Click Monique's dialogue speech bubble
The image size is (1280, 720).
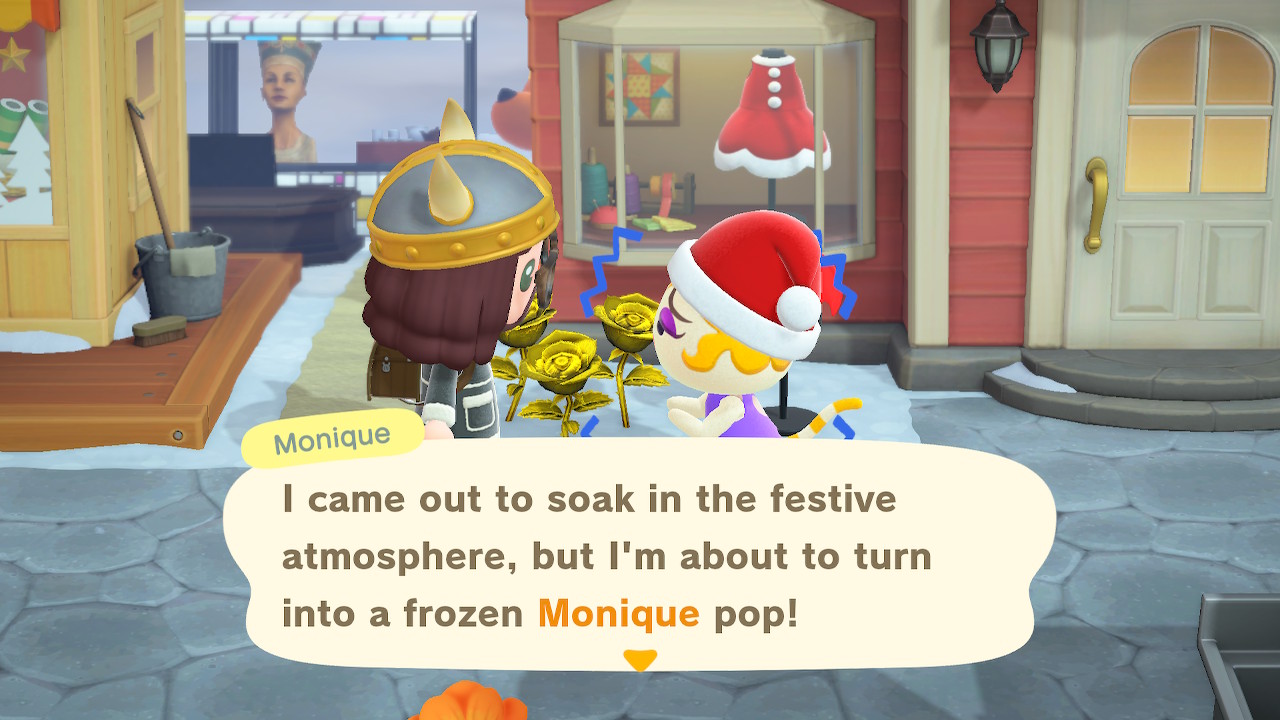(x=638, y=555)
